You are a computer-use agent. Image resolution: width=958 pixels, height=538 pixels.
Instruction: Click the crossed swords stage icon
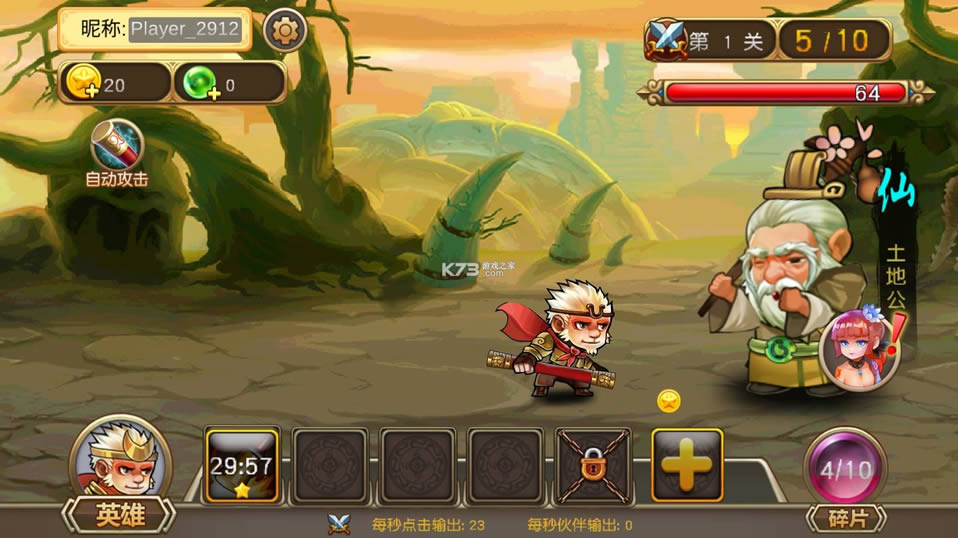664,41
